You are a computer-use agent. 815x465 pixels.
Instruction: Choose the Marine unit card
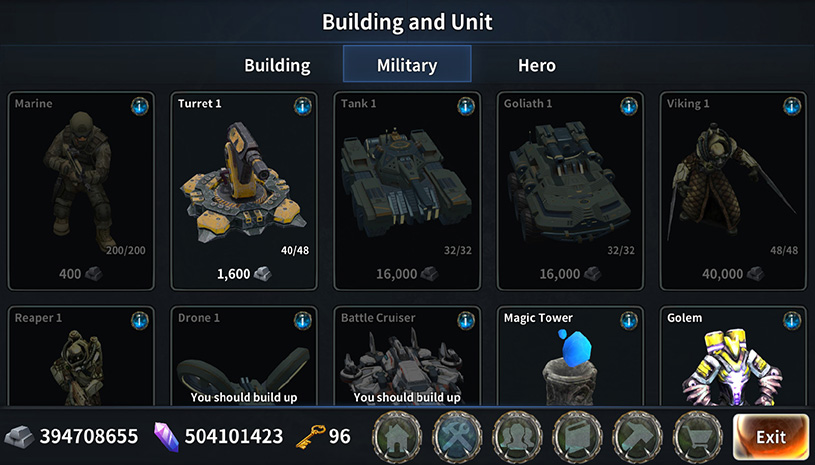point(81,190)
